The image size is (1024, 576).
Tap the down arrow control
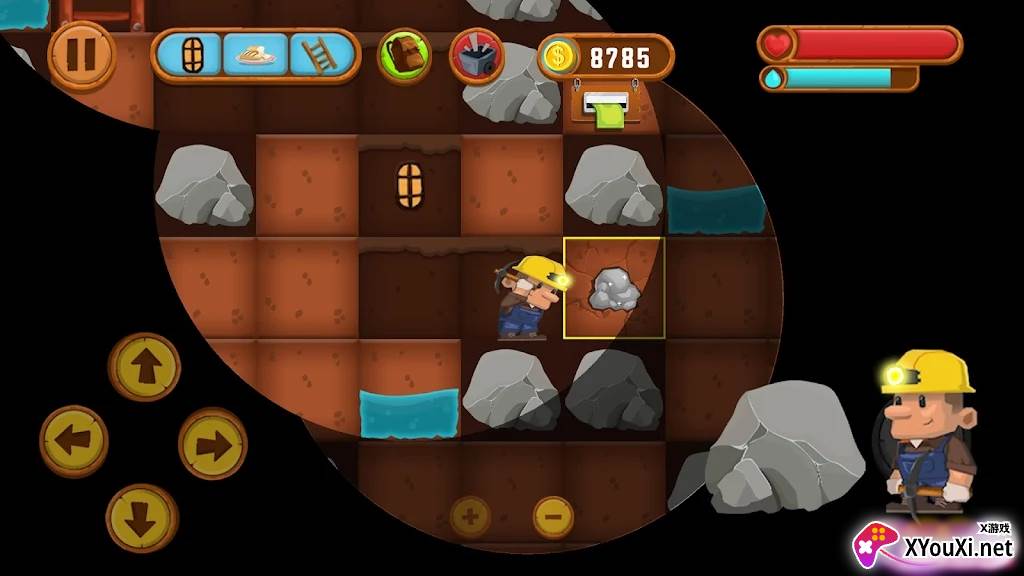click(x=142, y=518)
